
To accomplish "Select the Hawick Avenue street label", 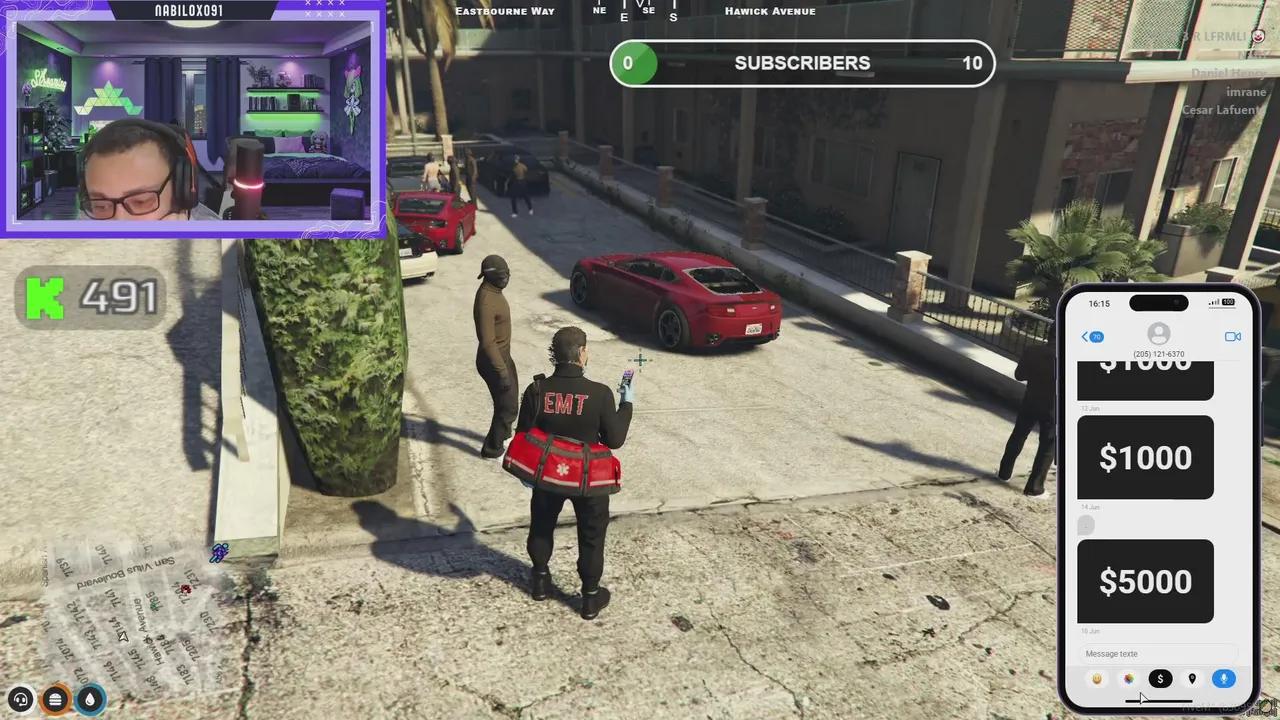I will [770, 11].
